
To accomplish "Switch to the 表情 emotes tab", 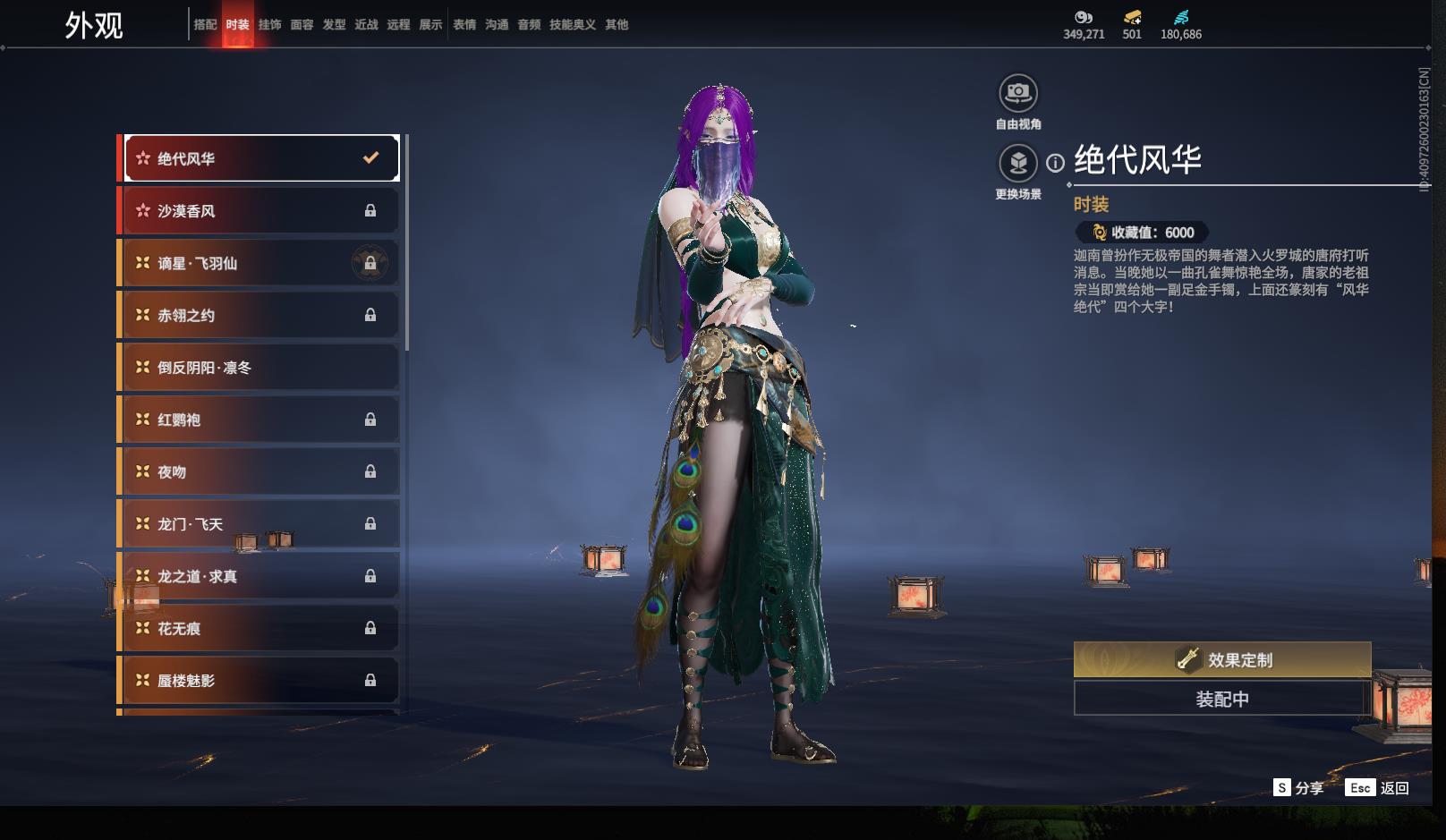I will (x=464, y=25).
